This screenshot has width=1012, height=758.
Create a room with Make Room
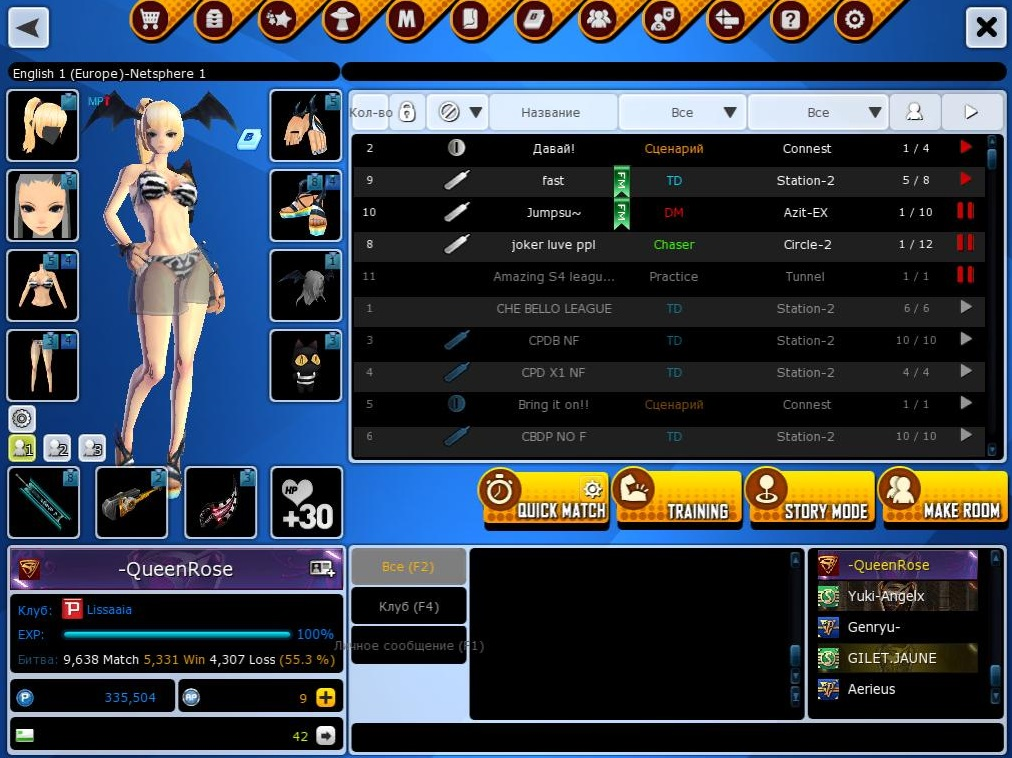[x=943, y=498]
